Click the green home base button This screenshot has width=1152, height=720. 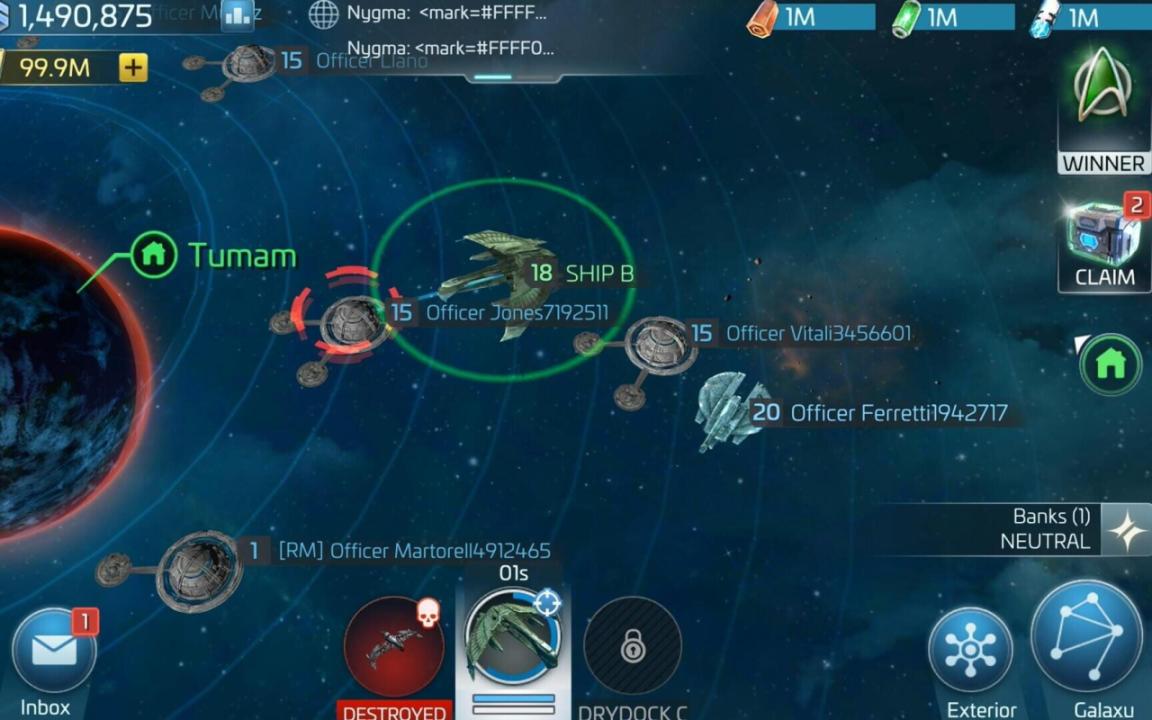[x=1110, y=365]
